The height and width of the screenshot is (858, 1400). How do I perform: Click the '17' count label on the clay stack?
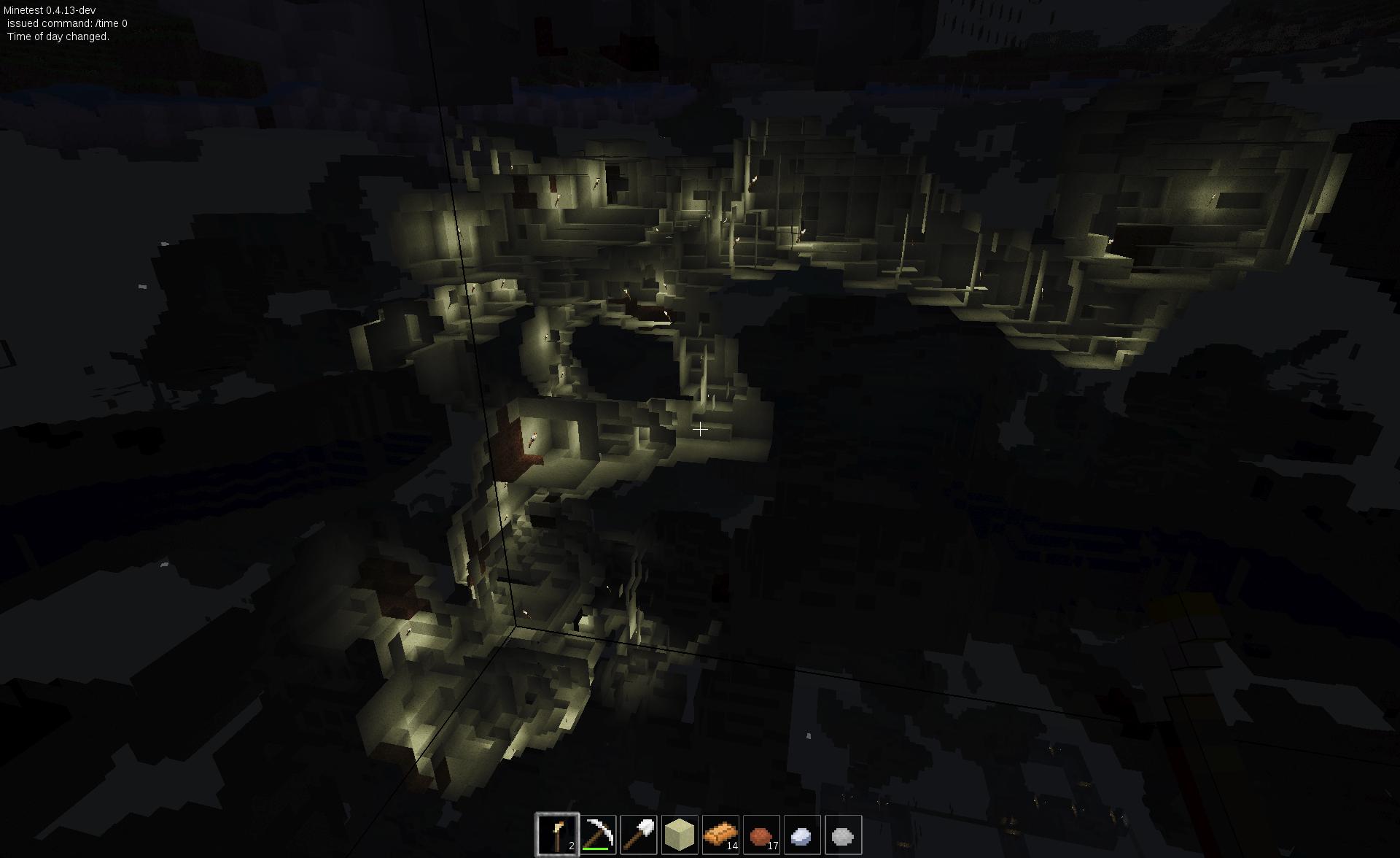pyautogui.click(x=774, y=847)
